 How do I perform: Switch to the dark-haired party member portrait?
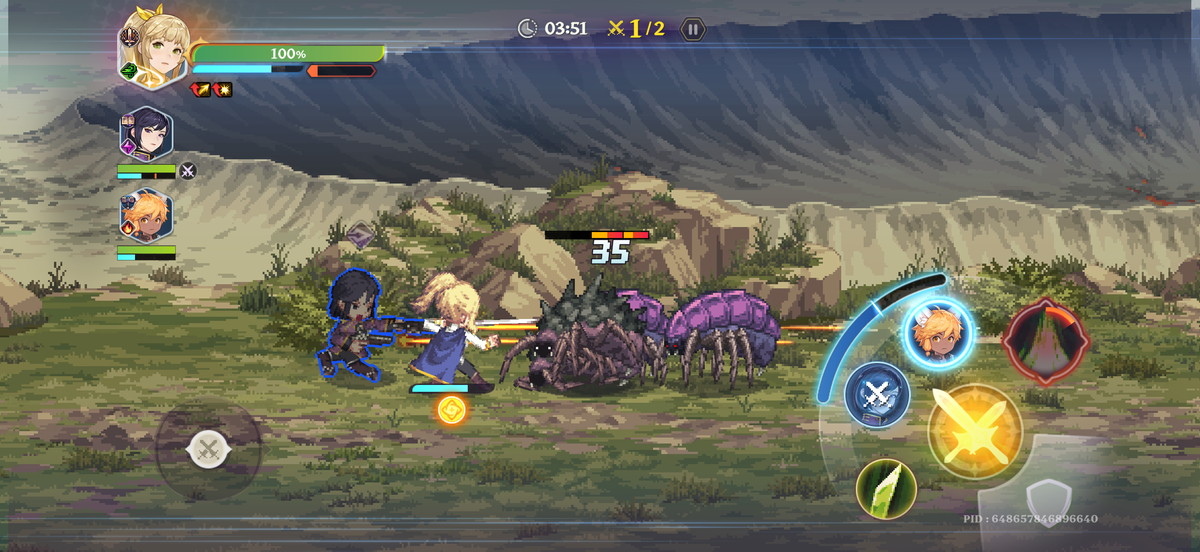[x=147, y=134]
